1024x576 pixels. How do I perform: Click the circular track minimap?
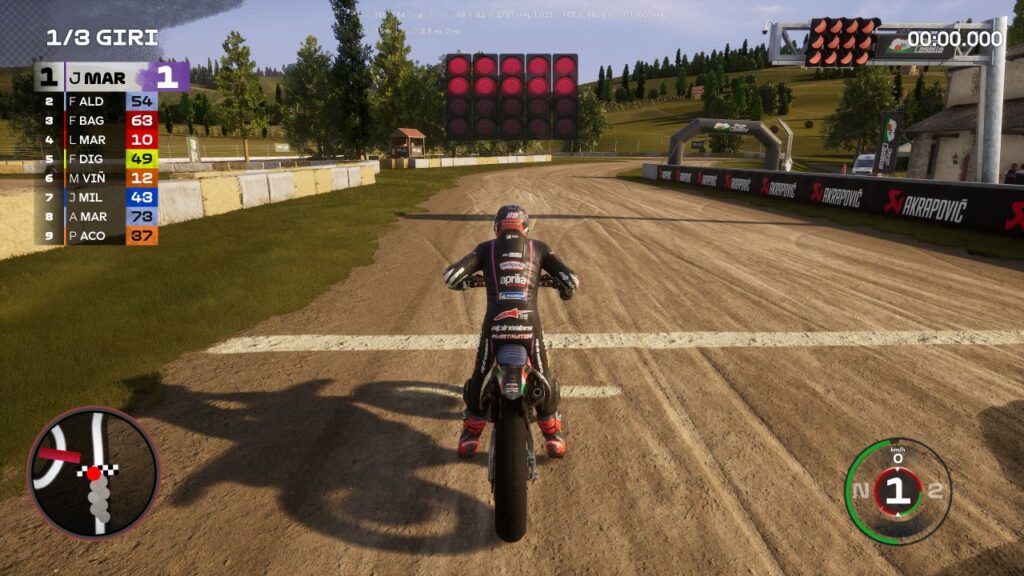pos(93,472)
